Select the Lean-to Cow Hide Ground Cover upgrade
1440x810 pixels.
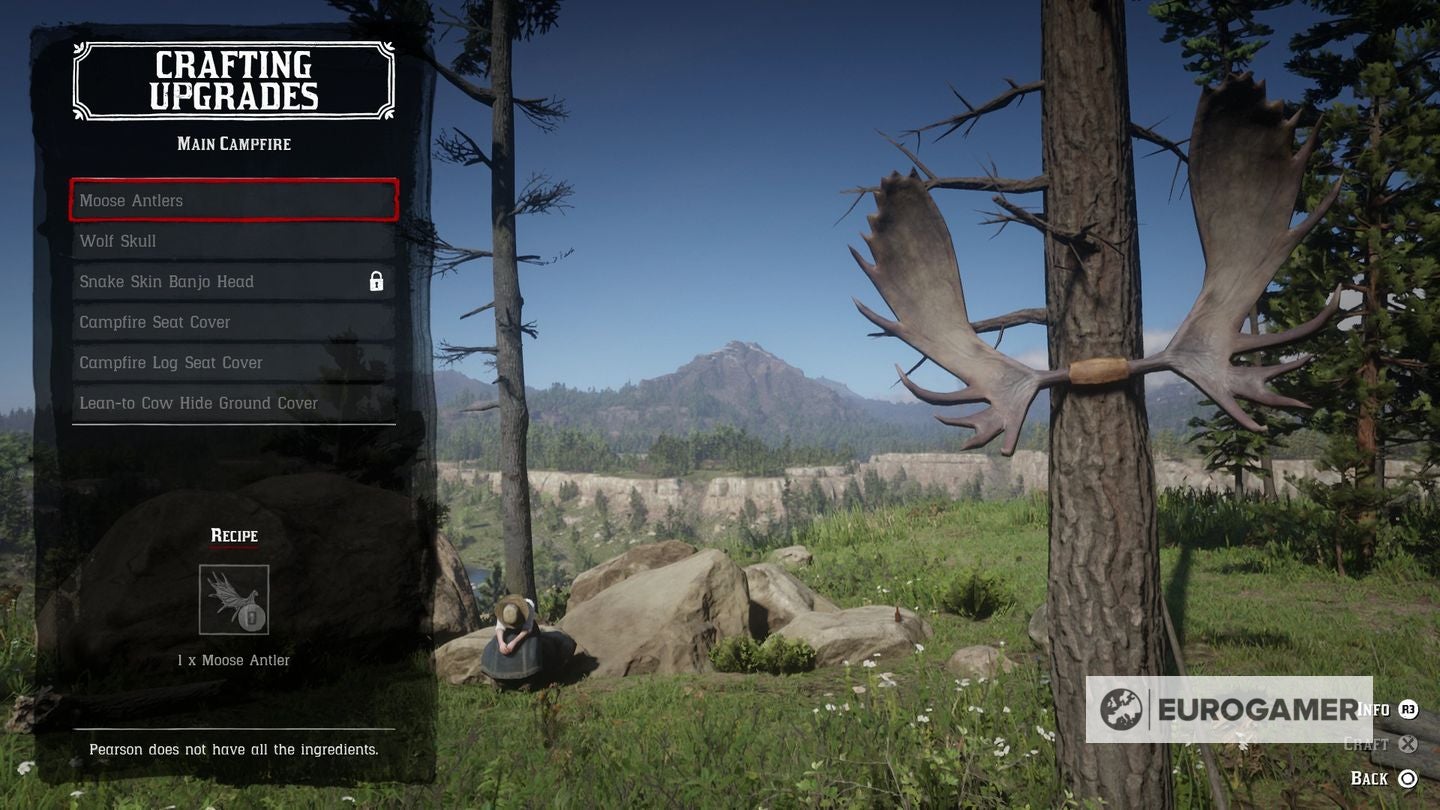(x=233, y=402)
